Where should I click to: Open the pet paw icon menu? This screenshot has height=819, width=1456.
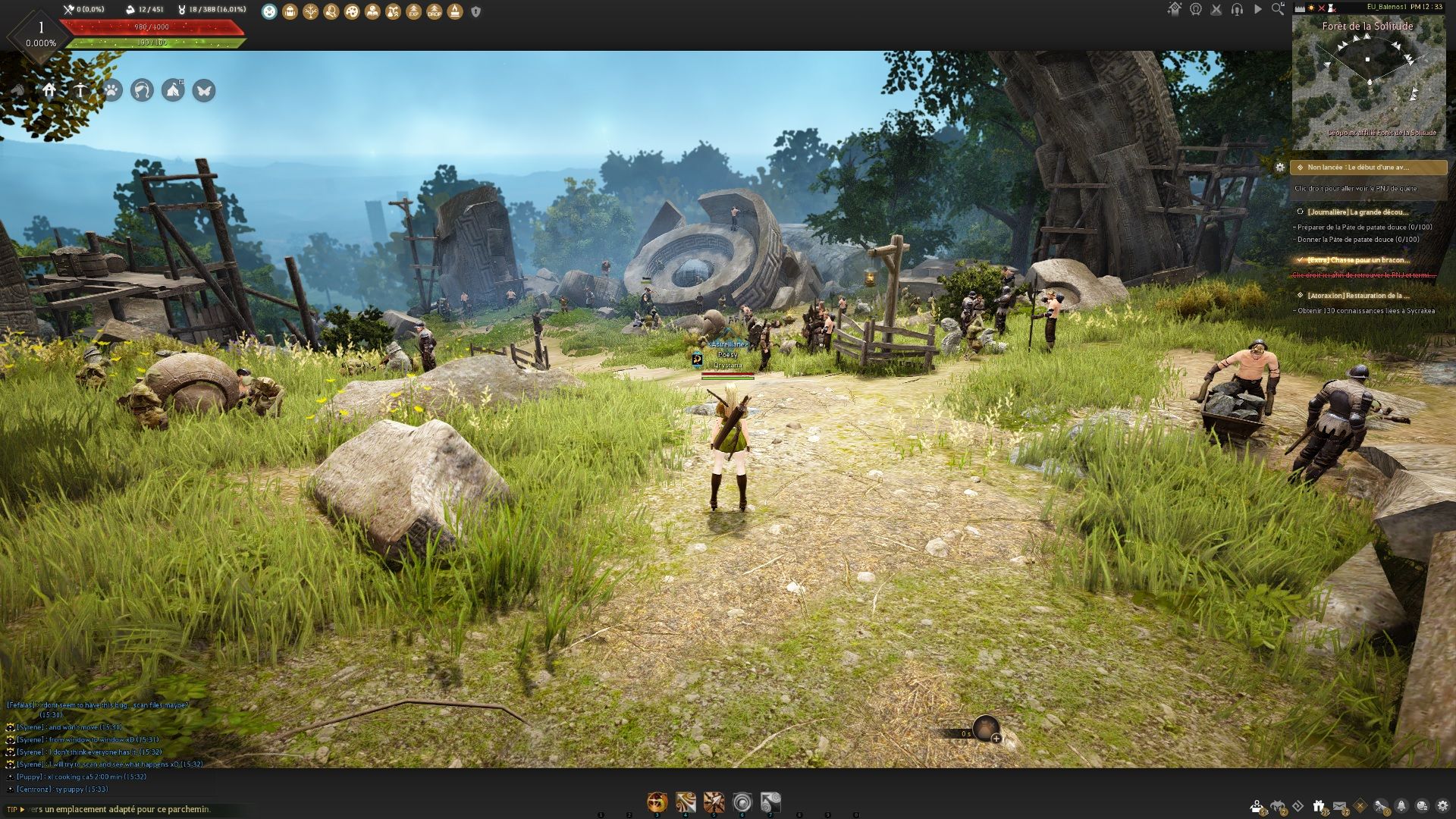pyautogui.click(x=111, y=91)
